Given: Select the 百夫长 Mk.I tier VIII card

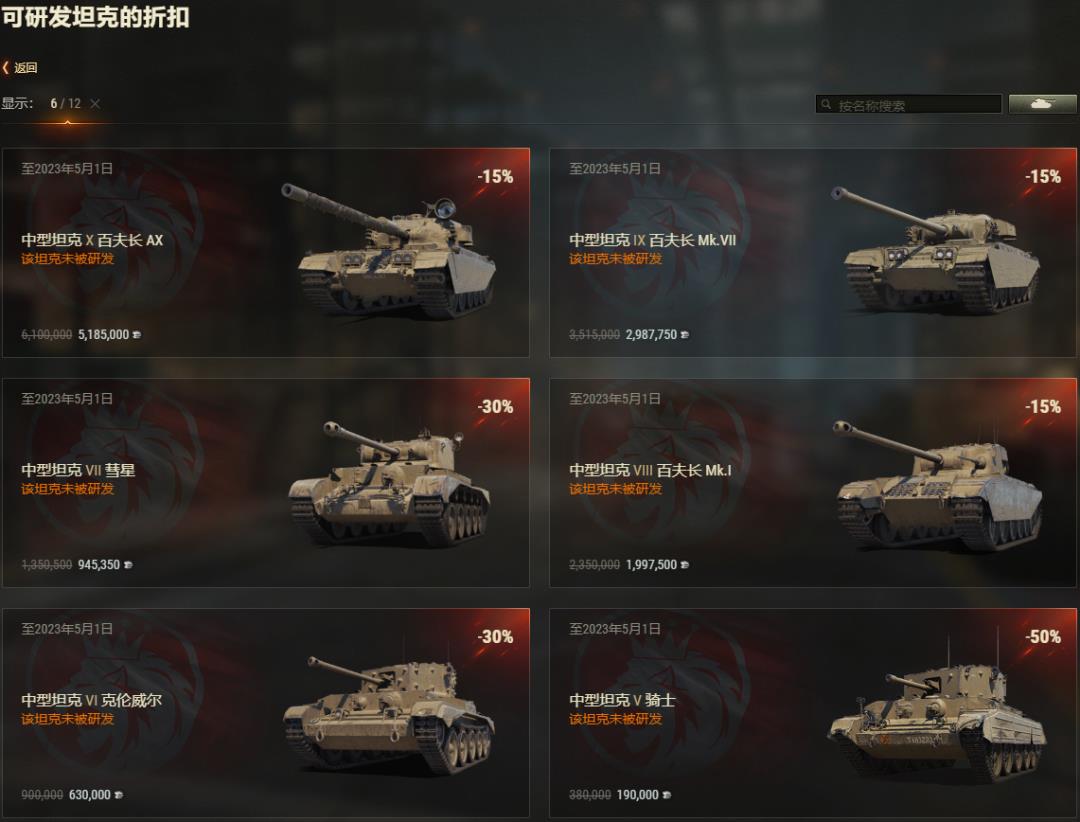Looking at the screenshot, I should (x=813, y=483).
